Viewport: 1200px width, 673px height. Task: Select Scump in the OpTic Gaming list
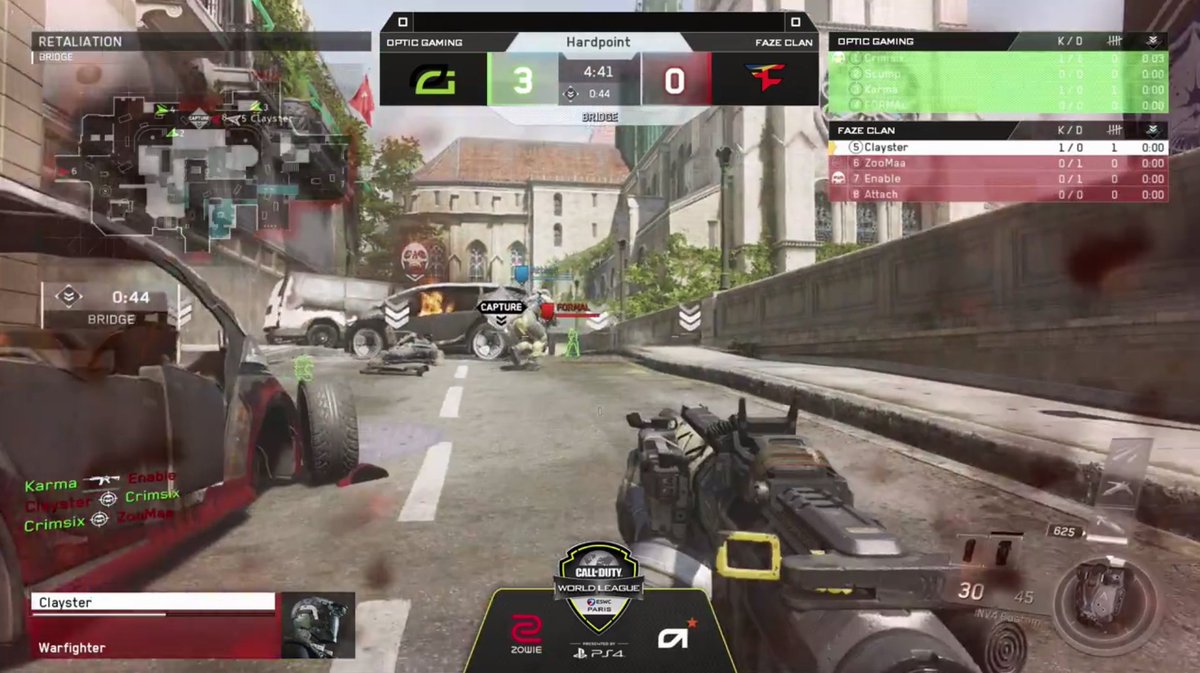[998, 74]
